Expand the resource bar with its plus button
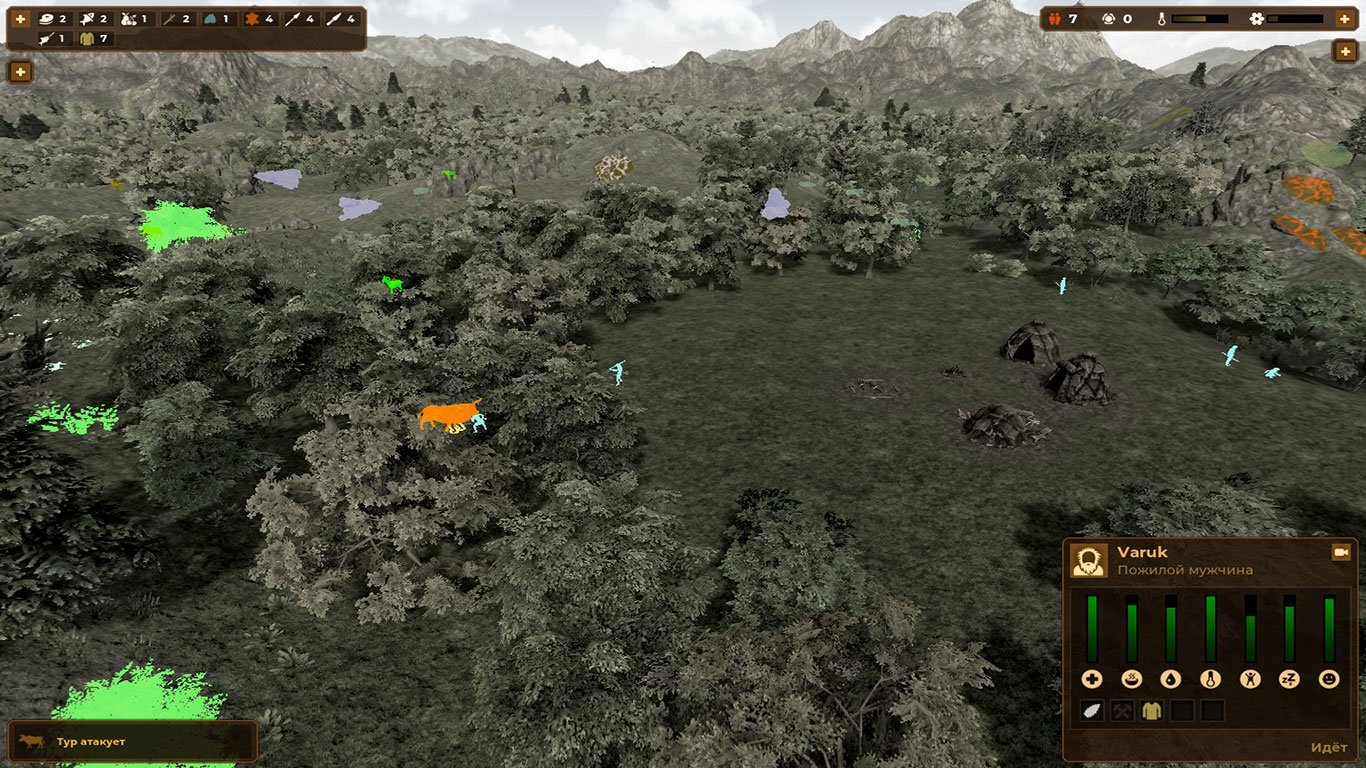The image size is (1366, 768). pos(20,18)
